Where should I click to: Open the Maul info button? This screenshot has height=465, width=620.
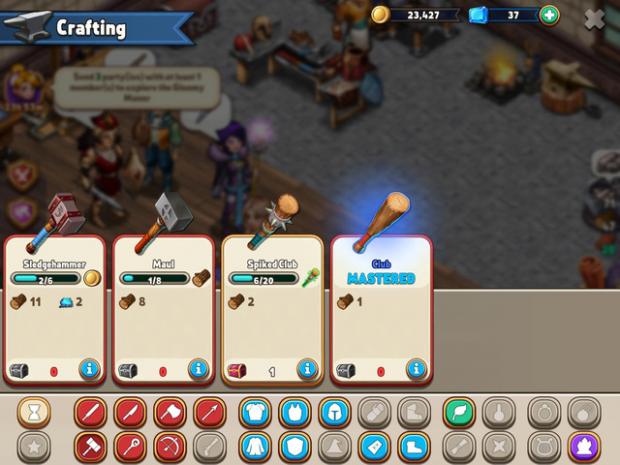(x=199, y=369)
